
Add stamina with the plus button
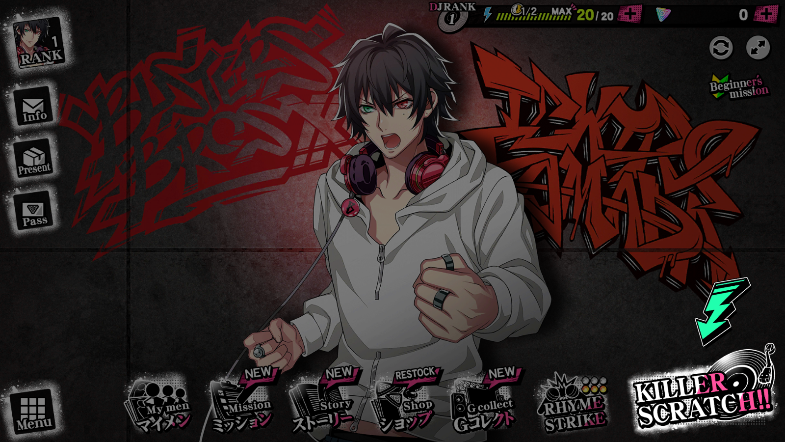pyautogui.click(x=630, y=14)
